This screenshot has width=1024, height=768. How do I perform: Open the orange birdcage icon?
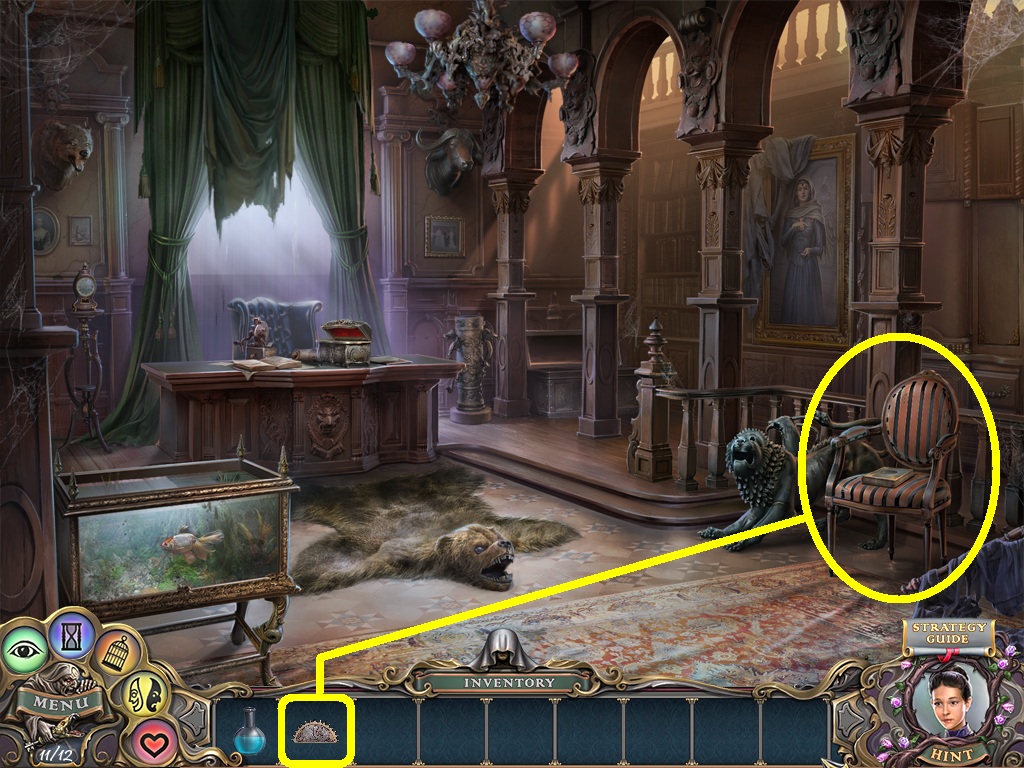(x=116, y=655)
